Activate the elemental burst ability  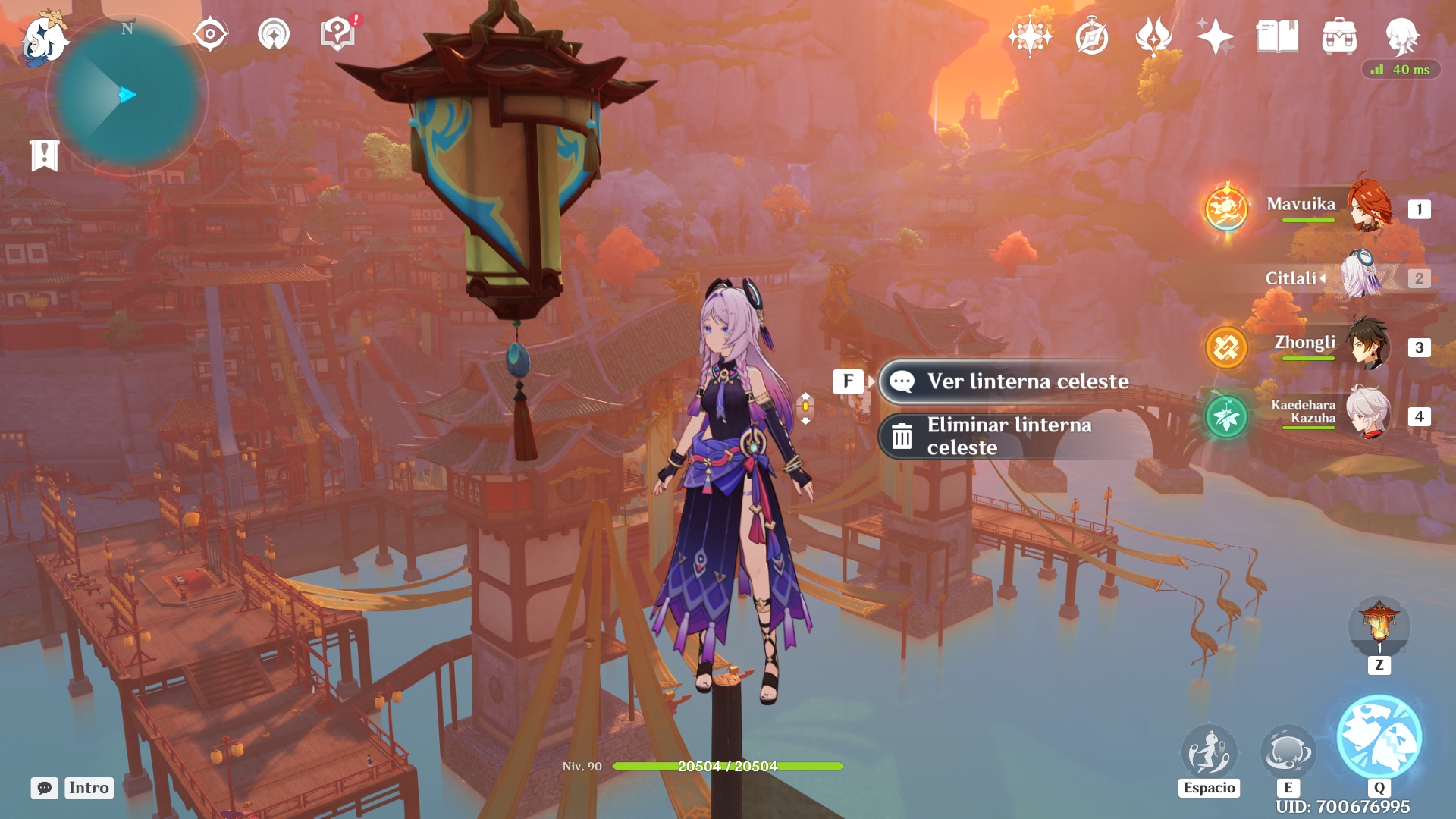tap(1379, 738)
